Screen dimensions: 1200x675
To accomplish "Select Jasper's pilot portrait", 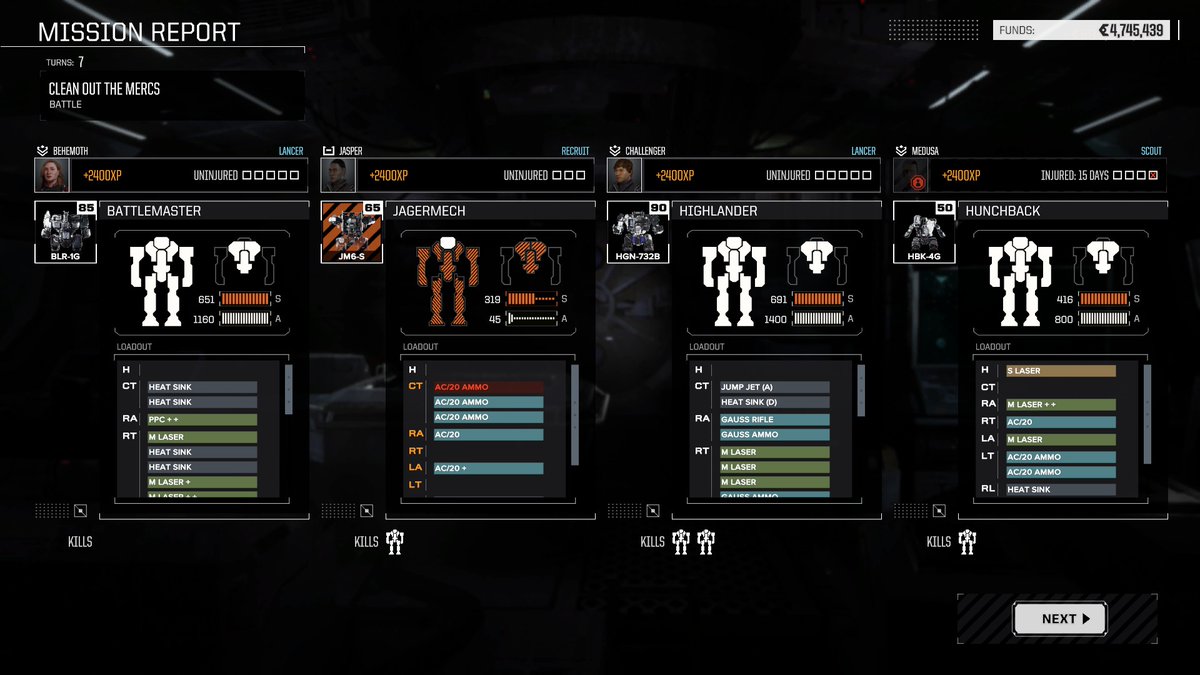I will coord(338,175).
